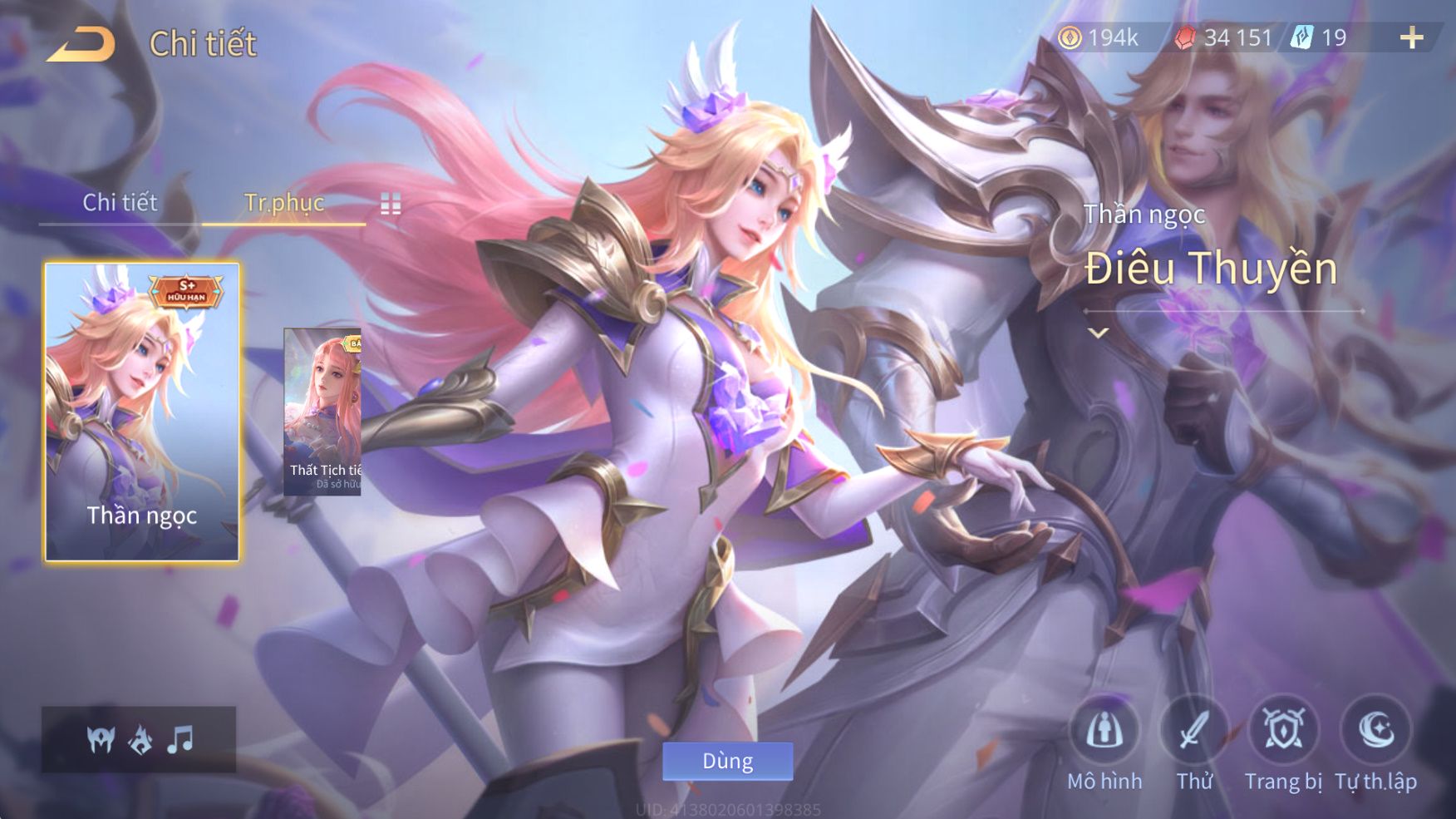Open the Mô hình model viewer
The height and width of the screenshot is (819, 1456).
coord(1104,732)
